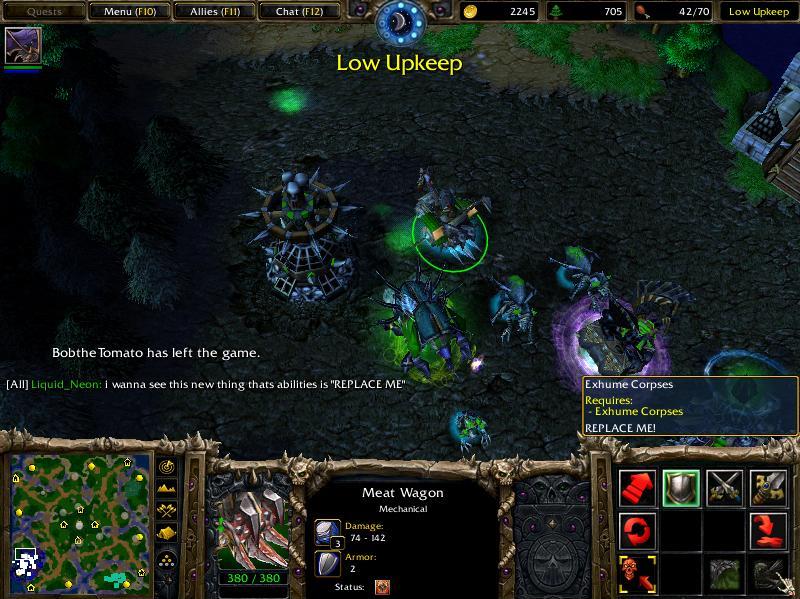Activate the Attack sword command
Screen dimensions: 800x599
click(x=769, y=487)
